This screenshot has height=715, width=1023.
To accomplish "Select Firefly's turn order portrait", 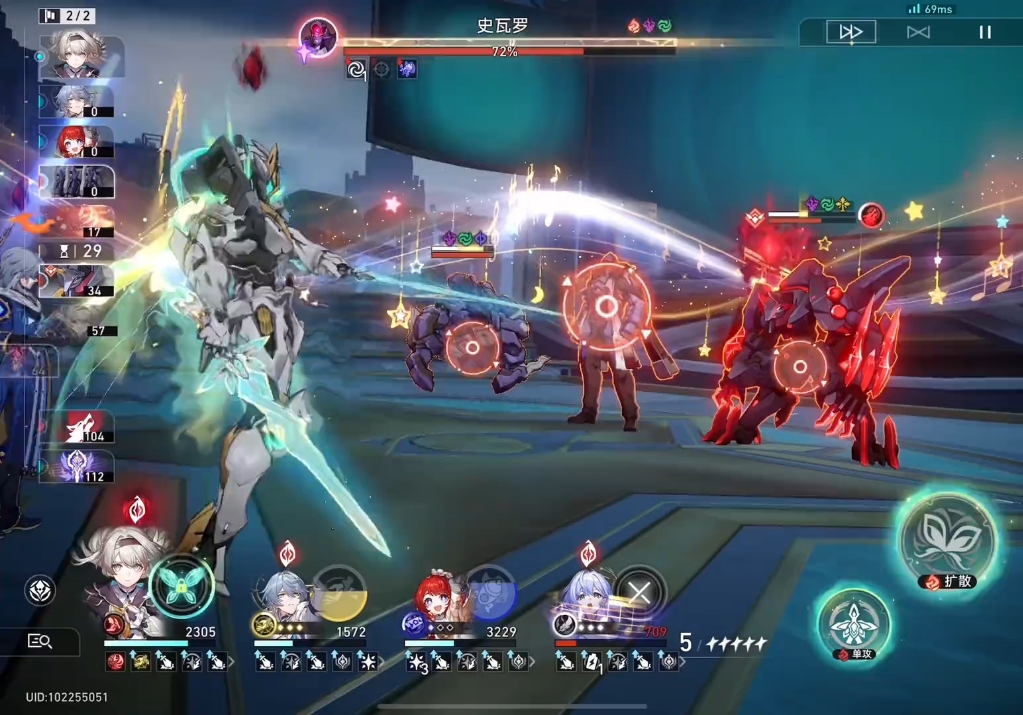I will pyautogui.click(x=82, y=57).
